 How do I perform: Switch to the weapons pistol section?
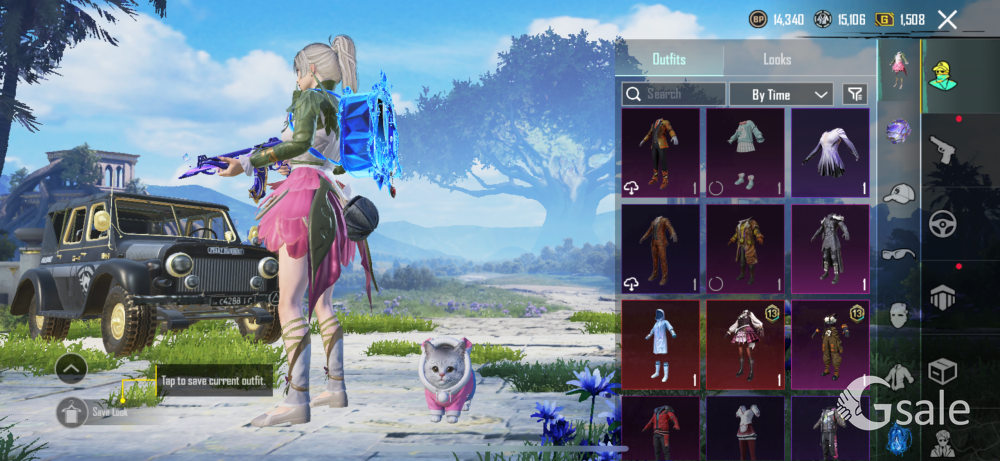(x=942, y=150)
